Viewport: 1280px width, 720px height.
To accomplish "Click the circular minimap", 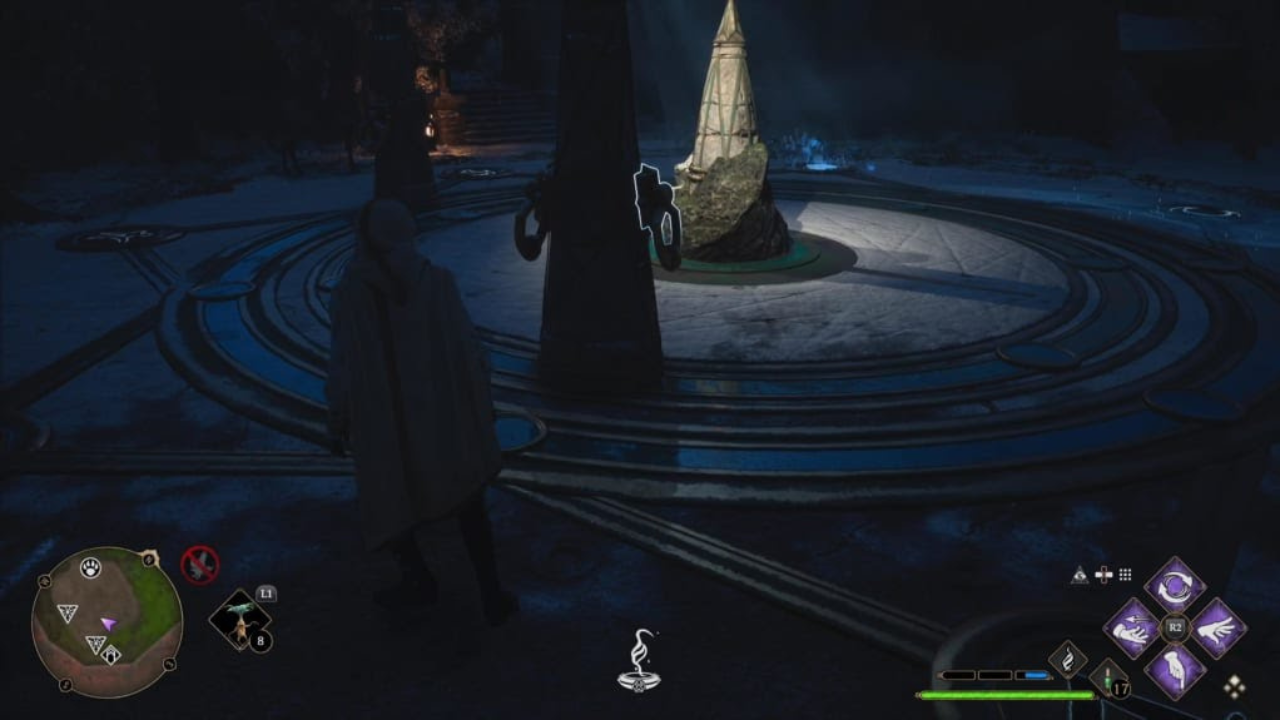I will (x=106, y=621).
